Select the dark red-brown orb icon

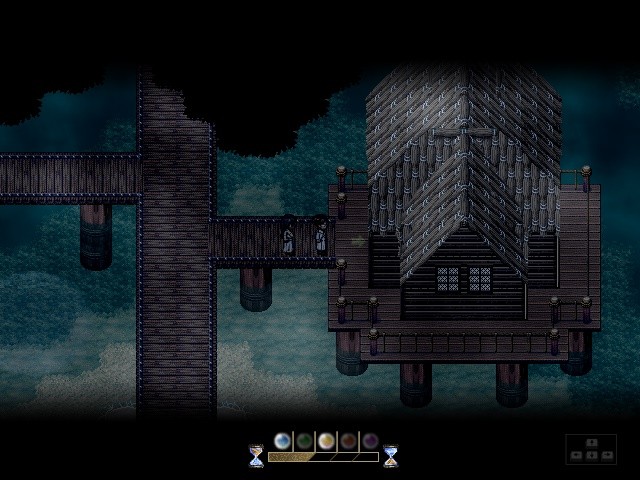pyautogui.click(x=348, y=441)
